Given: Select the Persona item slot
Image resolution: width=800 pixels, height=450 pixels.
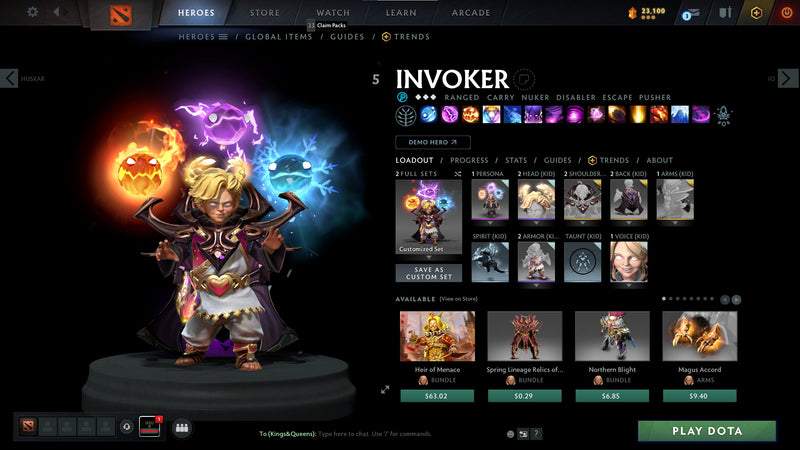Looking at the screenshot, I should (490, 200).
